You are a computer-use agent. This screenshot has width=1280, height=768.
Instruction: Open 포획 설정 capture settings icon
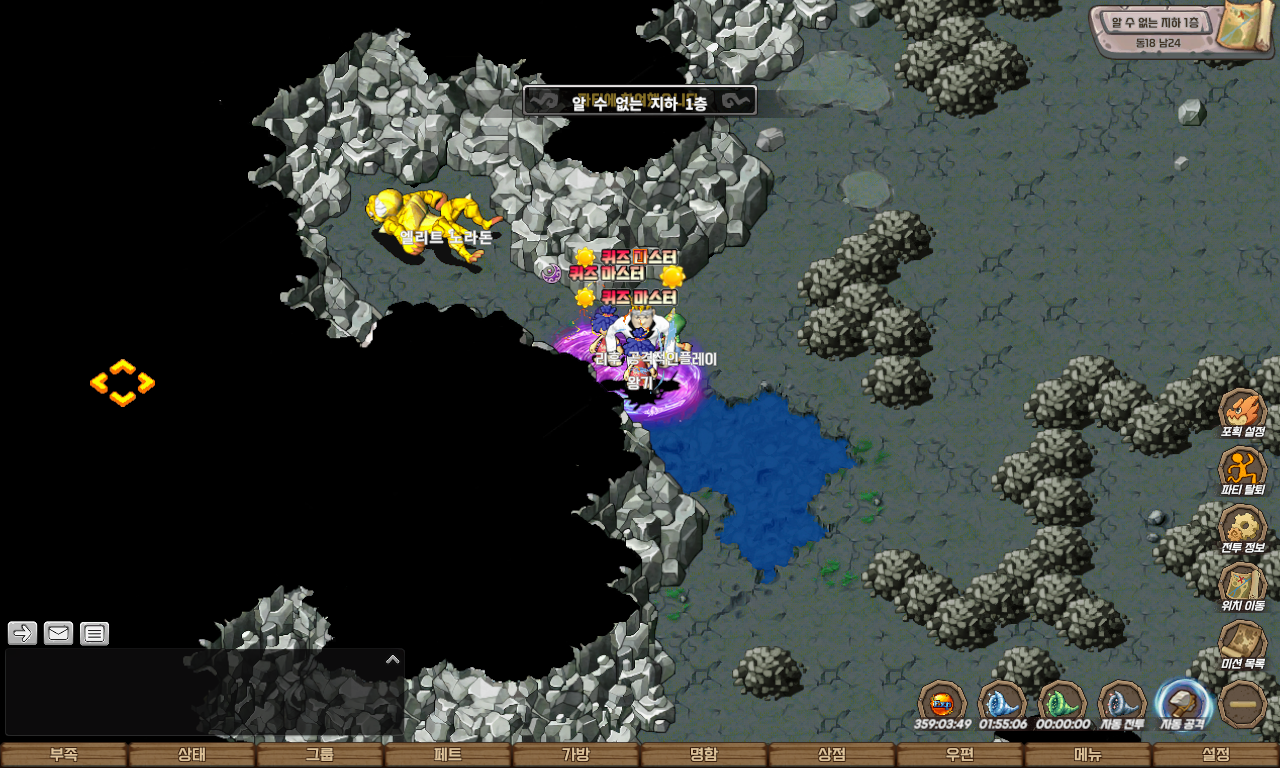pos(1243,412)
